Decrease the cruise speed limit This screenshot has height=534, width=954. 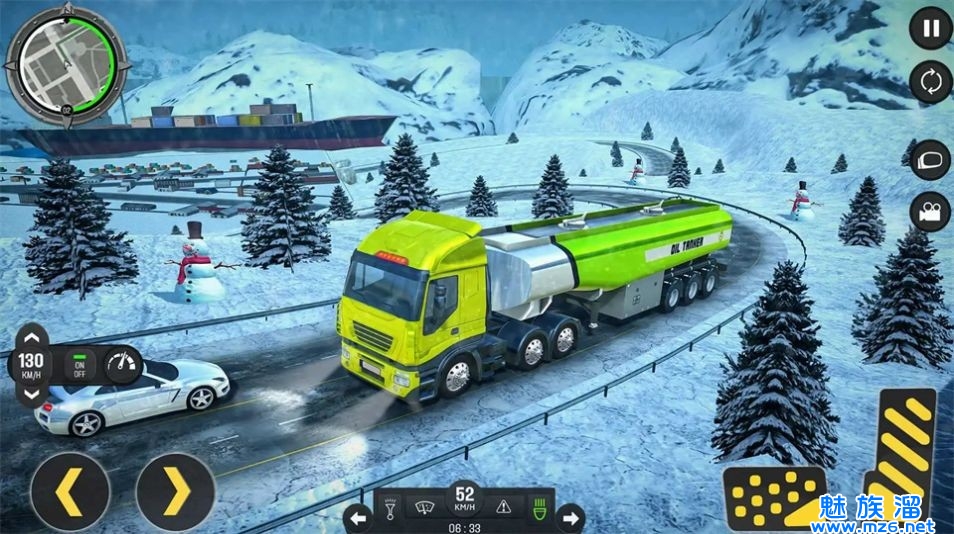click(32, 393)
